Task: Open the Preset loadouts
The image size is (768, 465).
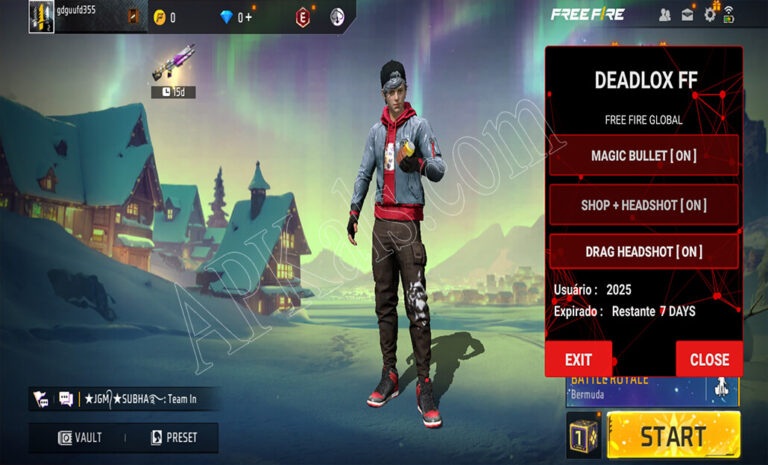Action: click(x=174, y=437)
